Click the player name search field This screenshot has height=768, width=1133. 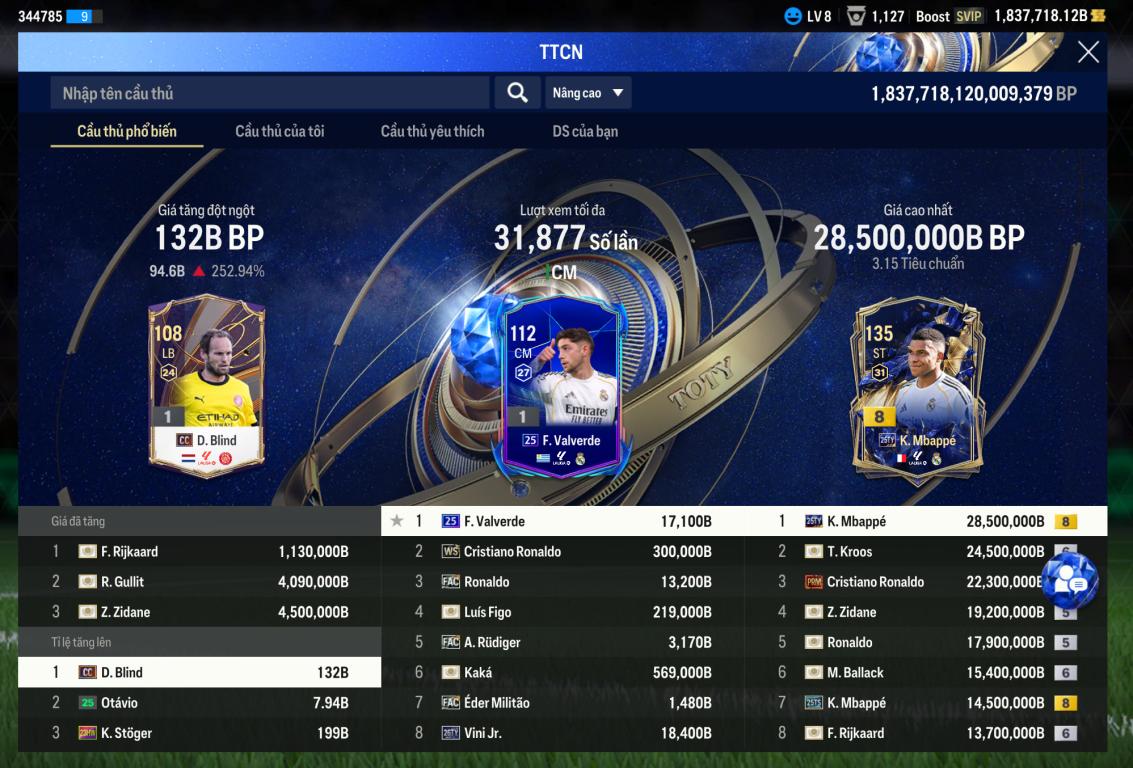pyautogui.click(x=270, y=93)
